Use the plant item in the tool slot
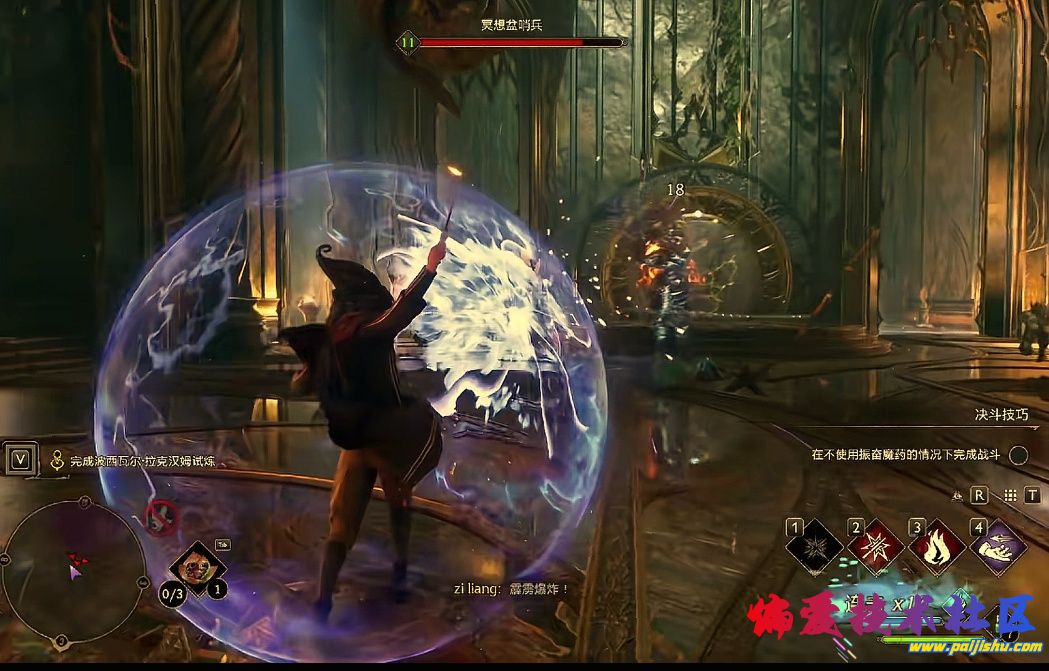Viewport: 1049px width, 671px height. pos(197,567)
